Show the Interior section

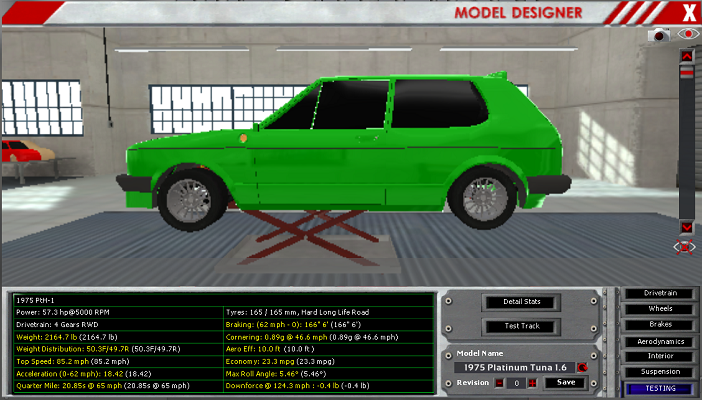(659, 356)
